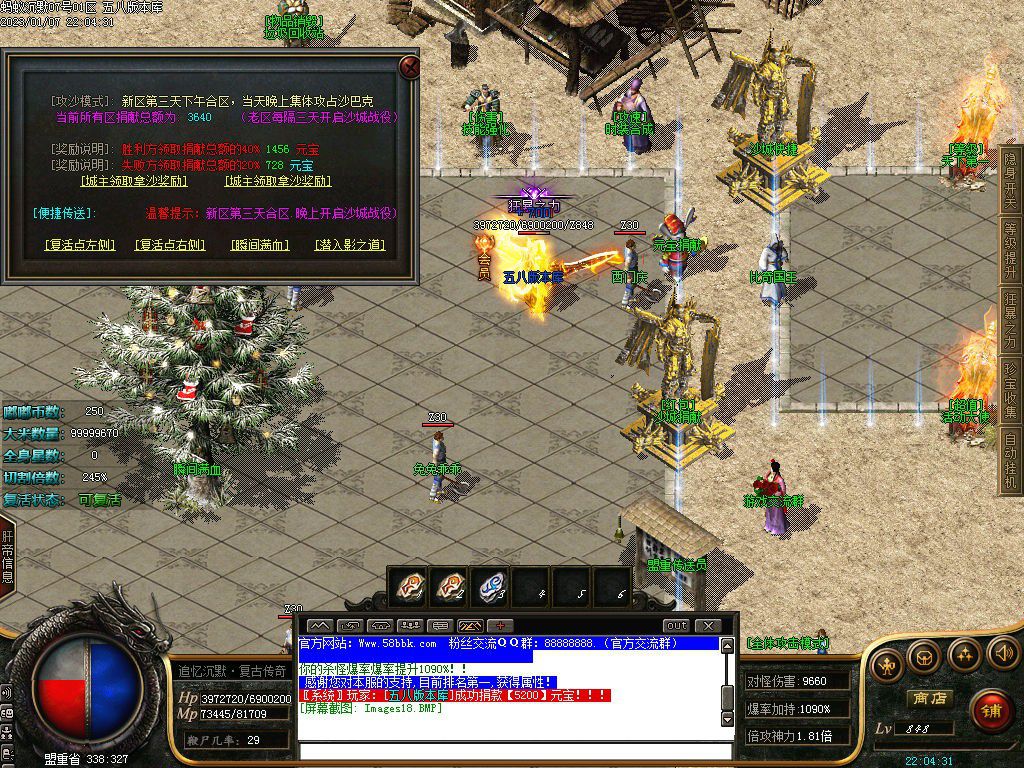Use the blue item in hotbar slot 3
The width and height of the screenshot is (1024, 768).
(x=491, y=587)
